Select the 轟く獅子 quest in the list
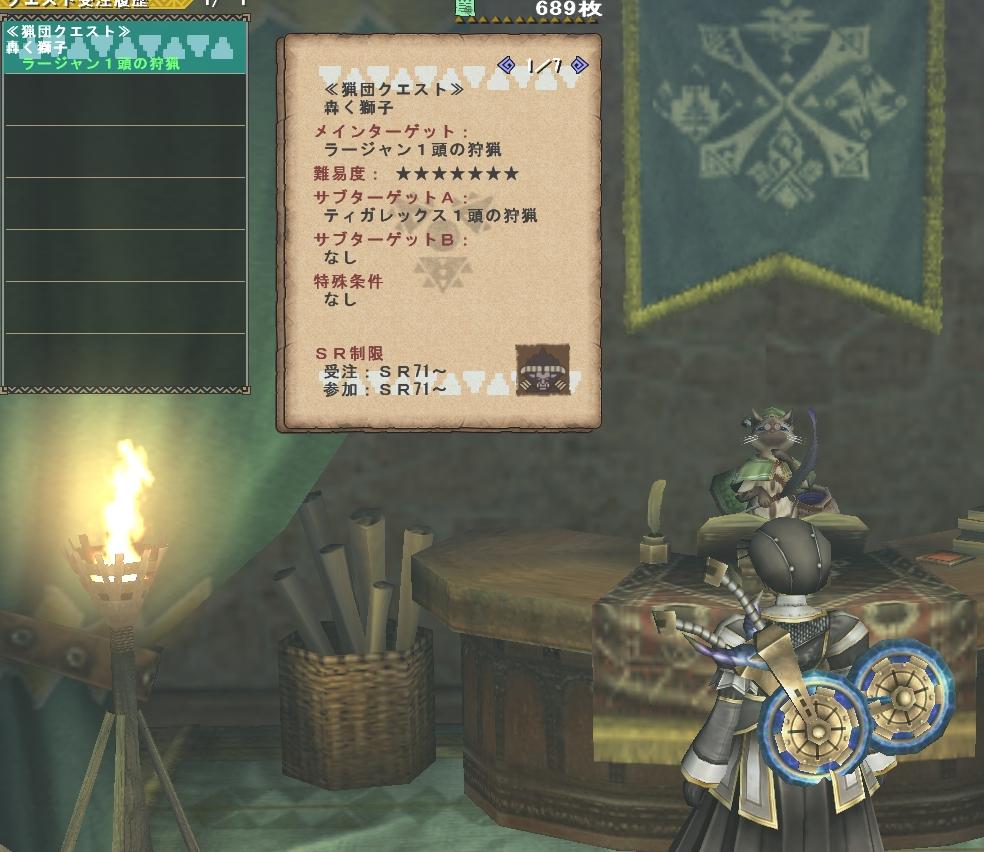Viewport: 984px width, 852px height. tap(124, 49)
